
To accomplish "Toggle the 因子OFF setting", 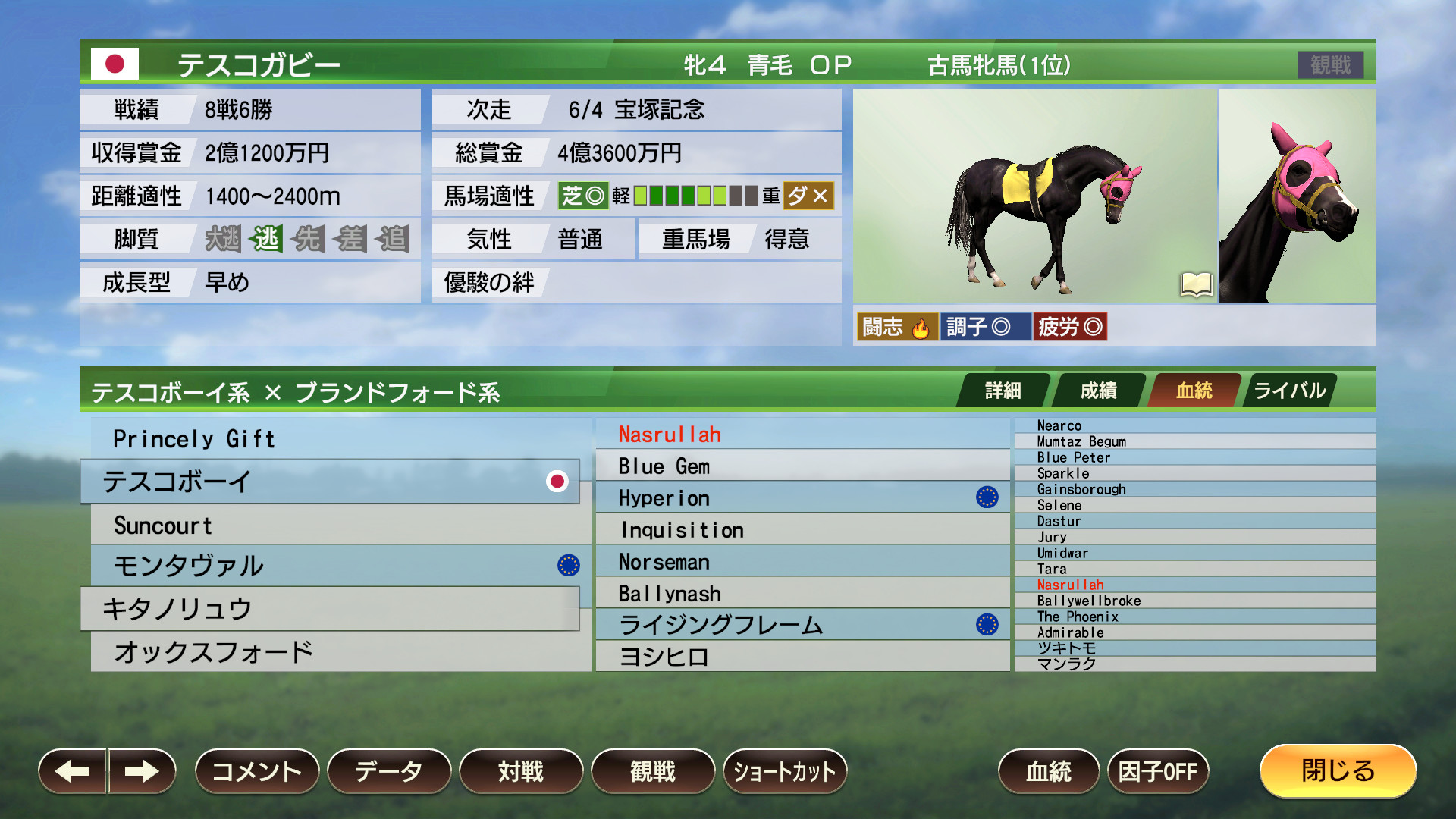I will coord(1157,770).
